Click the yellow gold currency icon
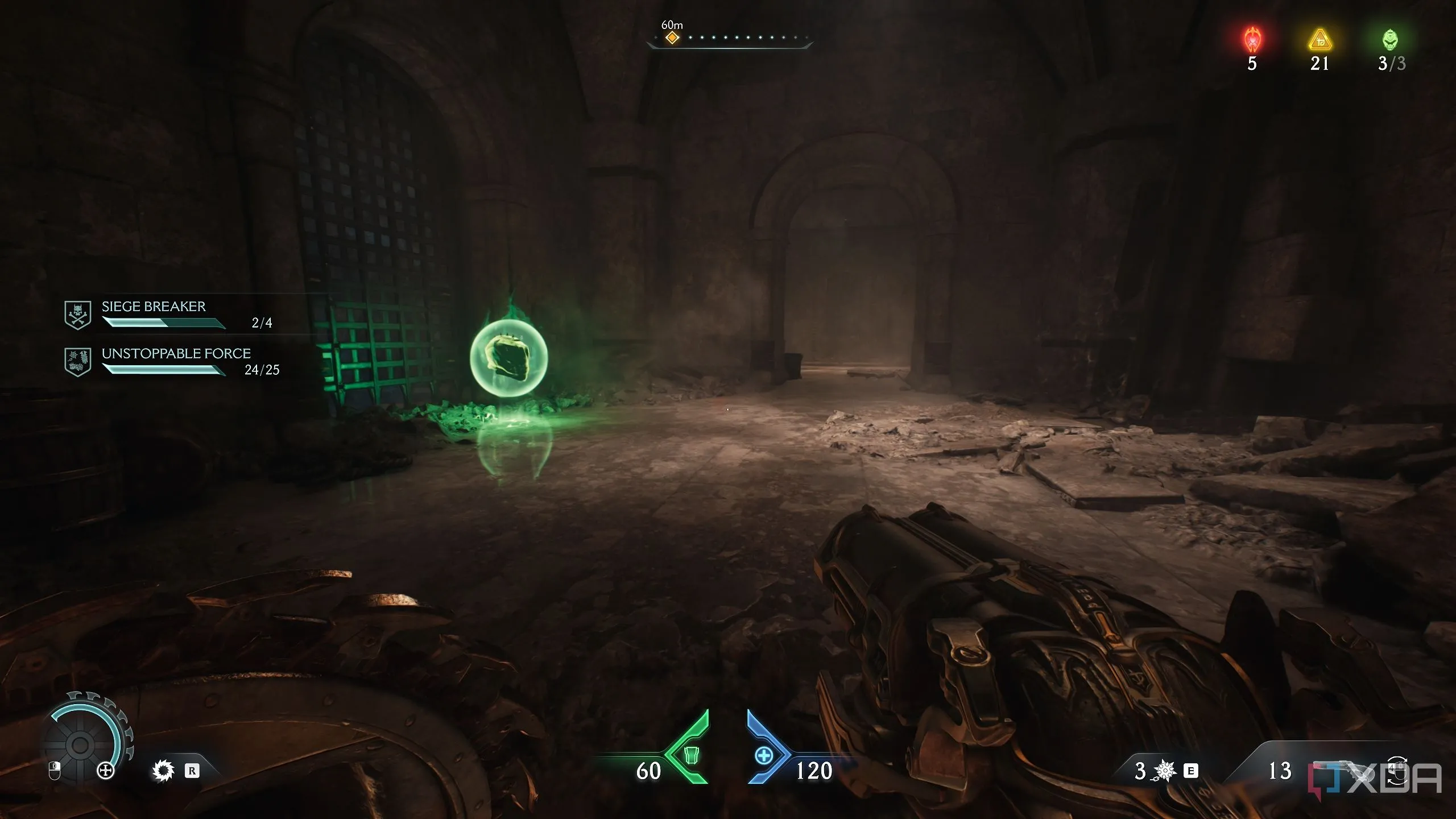This screenshot has height=819, width=1456. coord(1319,40)
